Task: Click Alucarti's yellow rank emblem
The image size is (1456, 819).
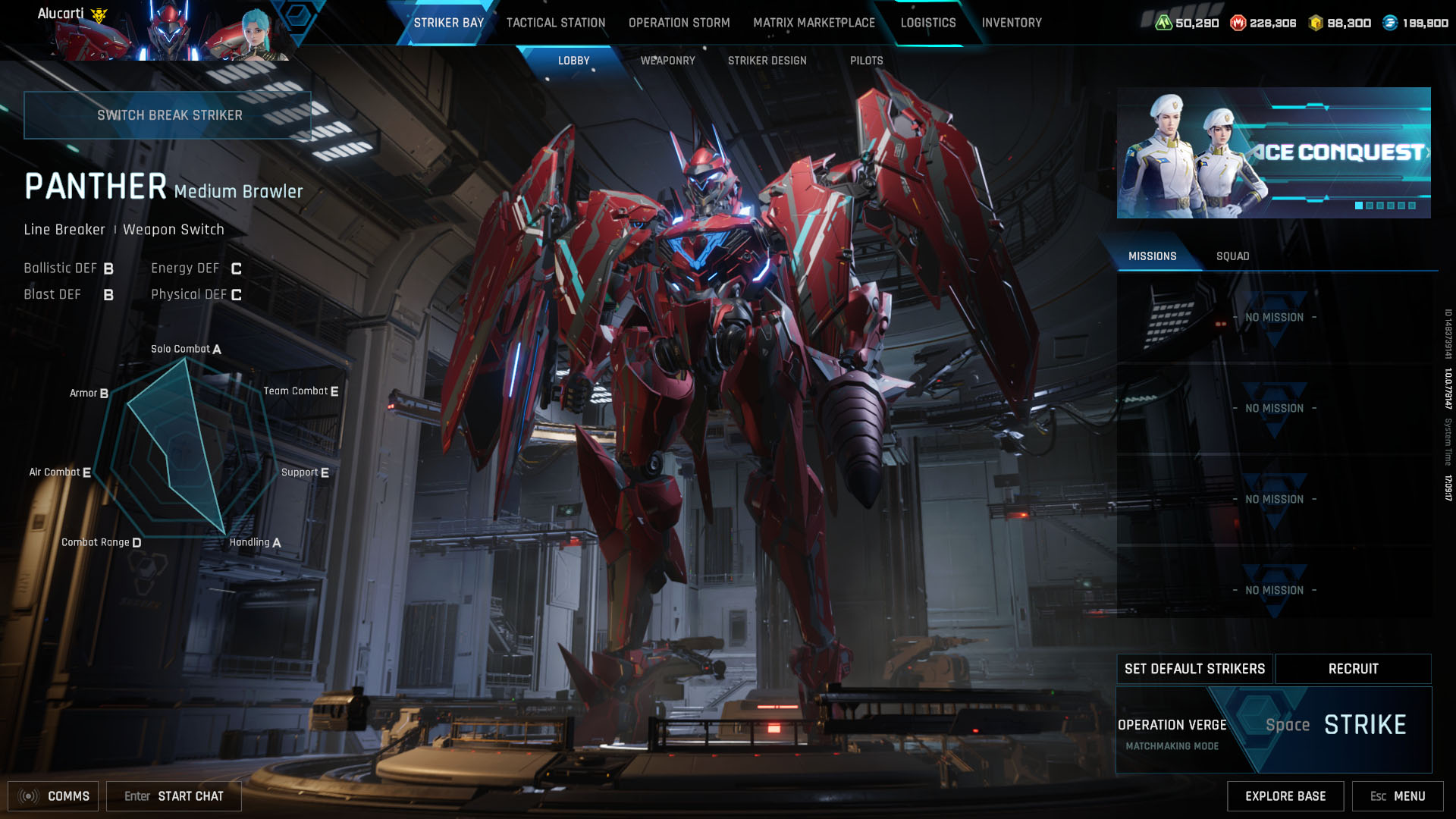Action: 99,16
